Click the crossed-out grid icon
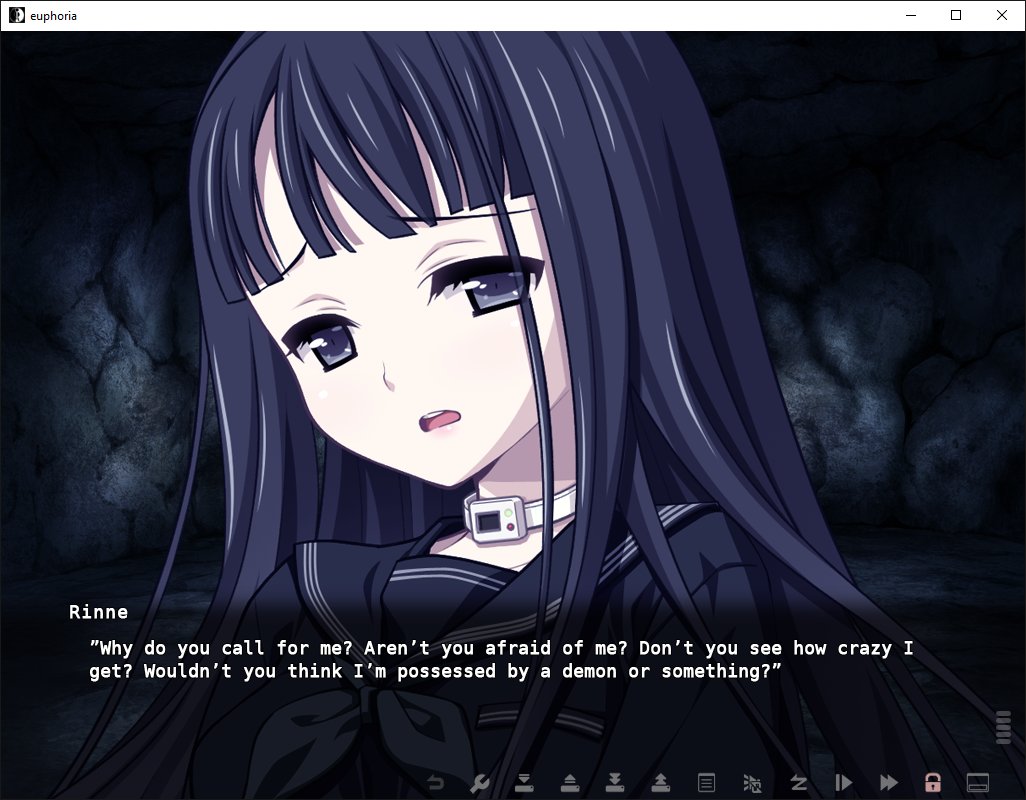The width and height of the screenshot is (1026, 800). pos(753,782)
